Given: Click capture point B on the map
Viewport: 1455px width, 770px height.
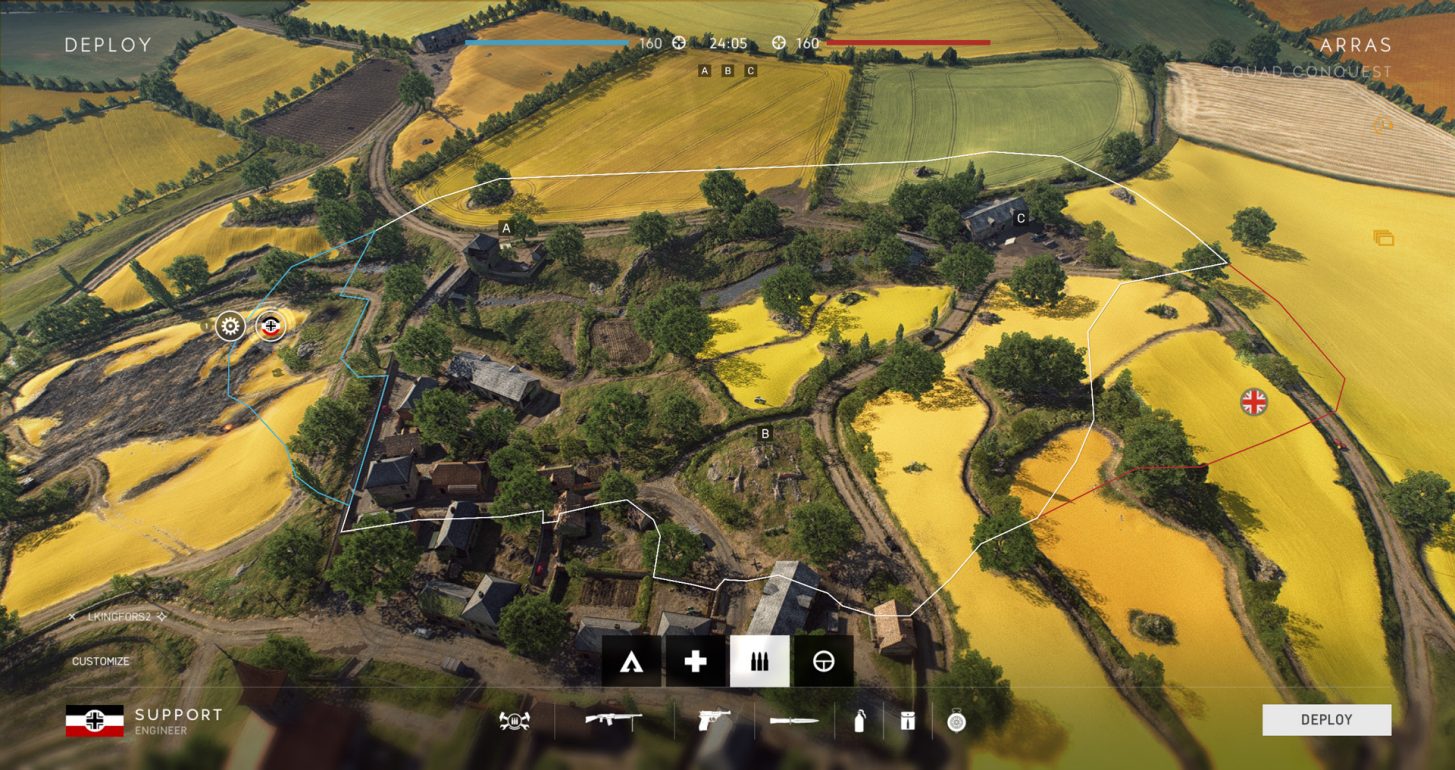Looking at the screenshot, I should [x=765, y=434].
